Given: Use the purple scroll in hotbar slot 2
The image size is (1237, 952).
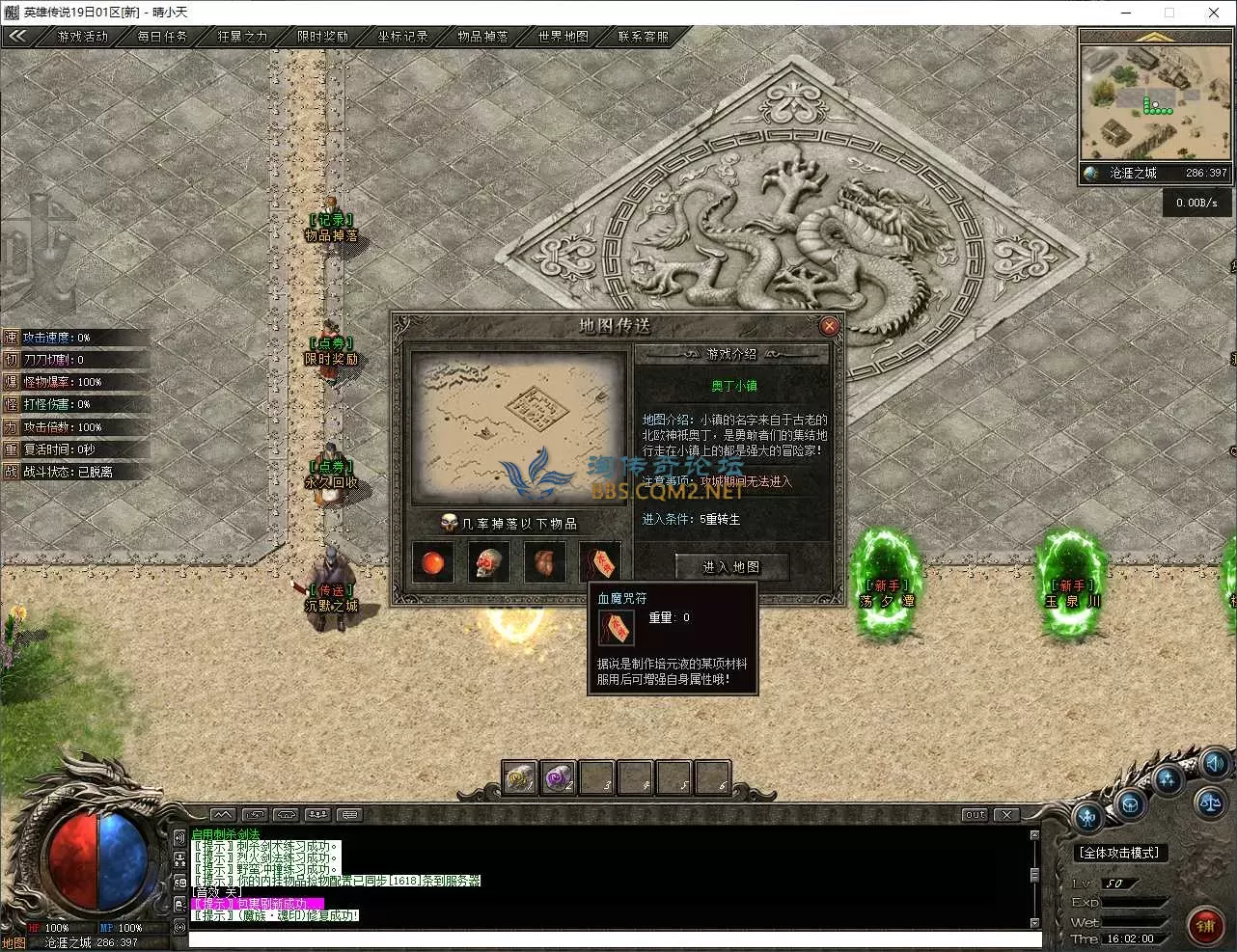Looking at the screenshot, I should coord(558,777).
